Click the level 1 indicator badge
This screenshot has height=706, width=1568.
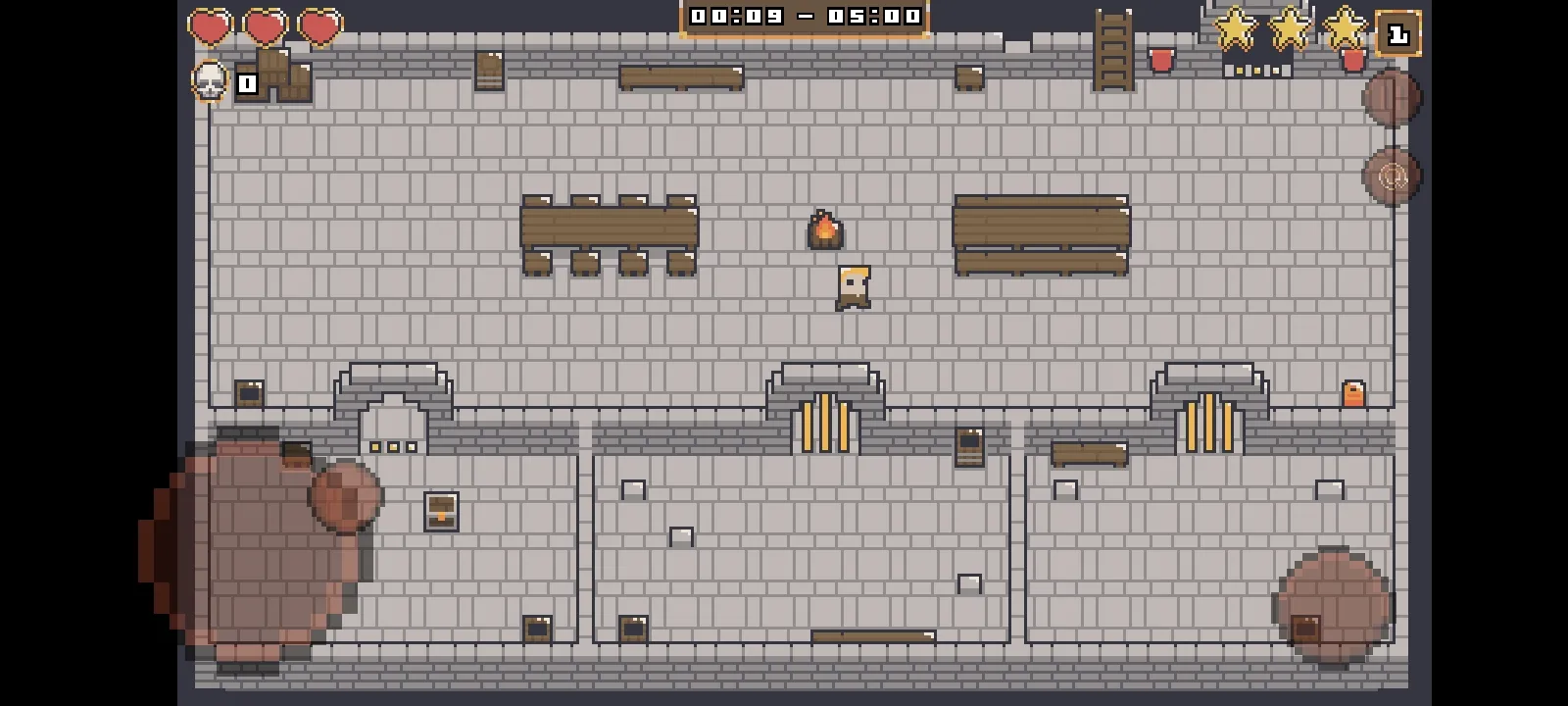[1396, 34]
